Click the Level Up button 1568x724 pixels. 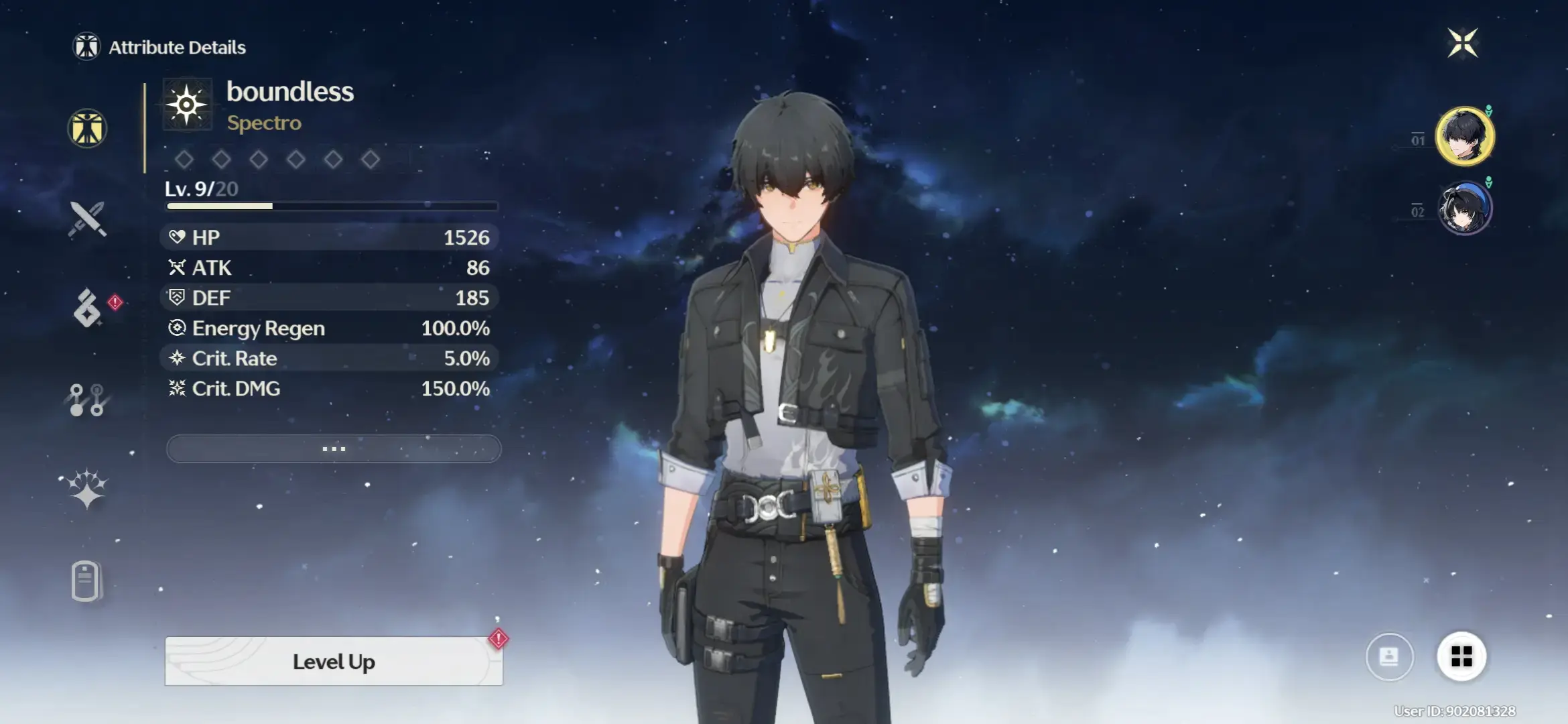click(334, 662)
